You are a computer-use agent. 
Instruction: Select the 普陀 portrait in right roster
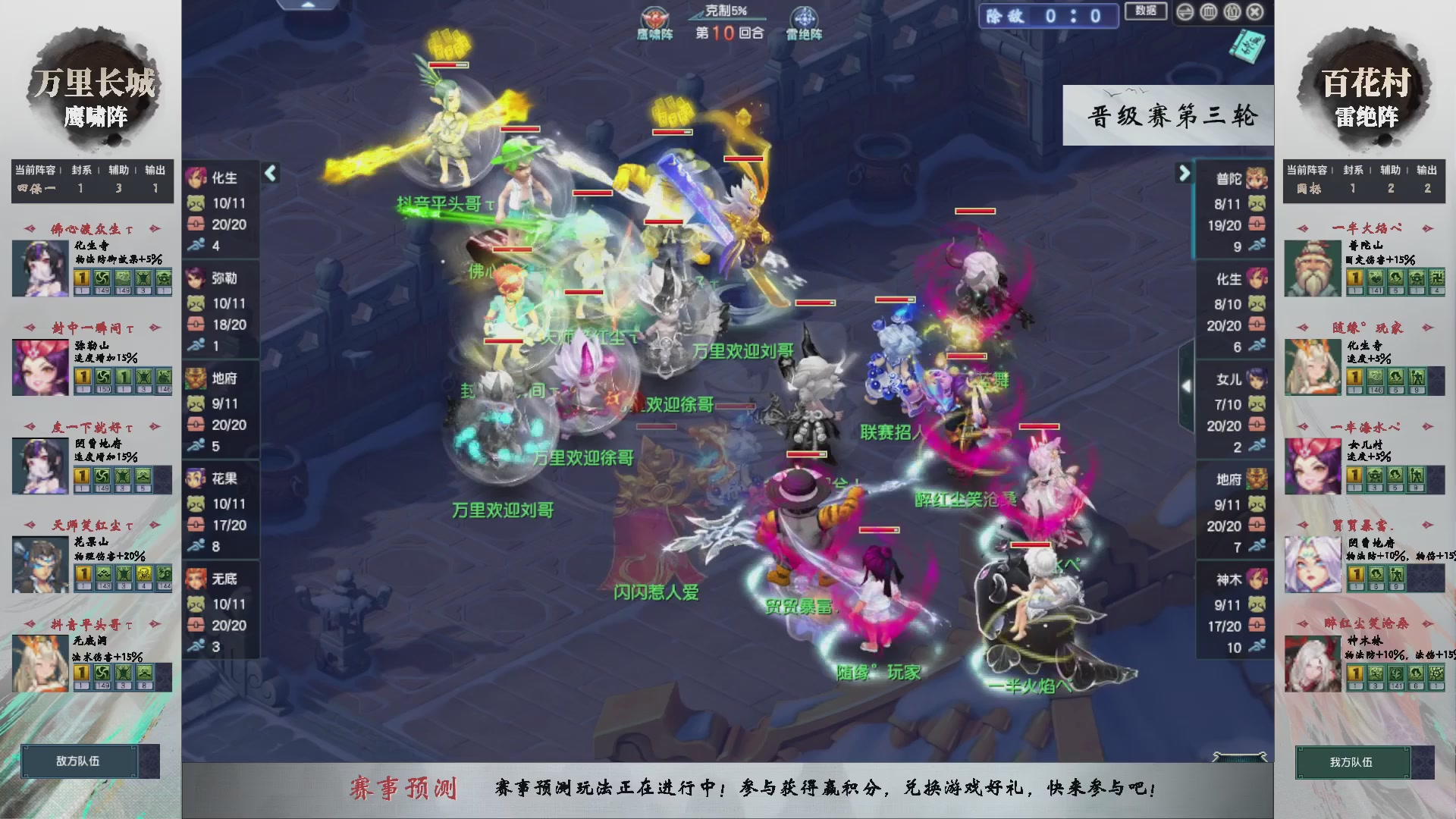coord(1257,179)
